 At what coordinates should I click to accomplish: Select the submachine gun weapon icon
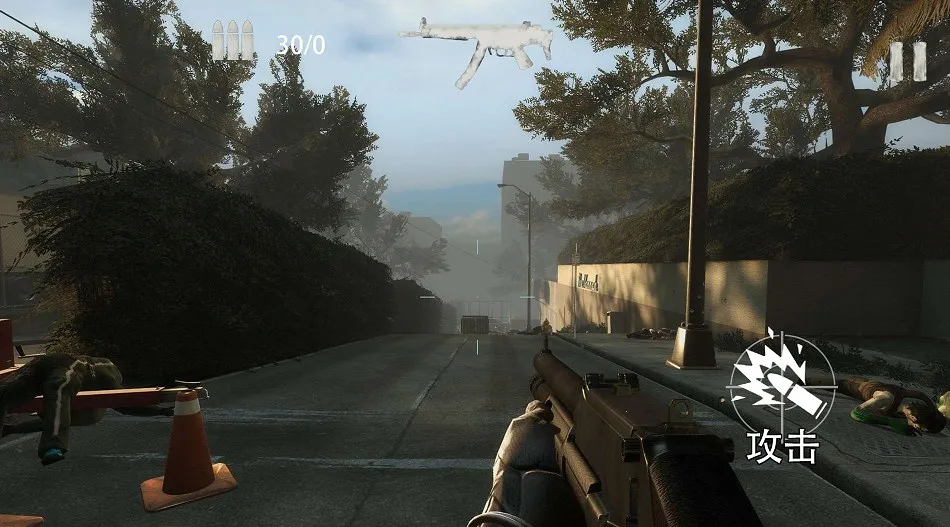click(x=480, y=47)
